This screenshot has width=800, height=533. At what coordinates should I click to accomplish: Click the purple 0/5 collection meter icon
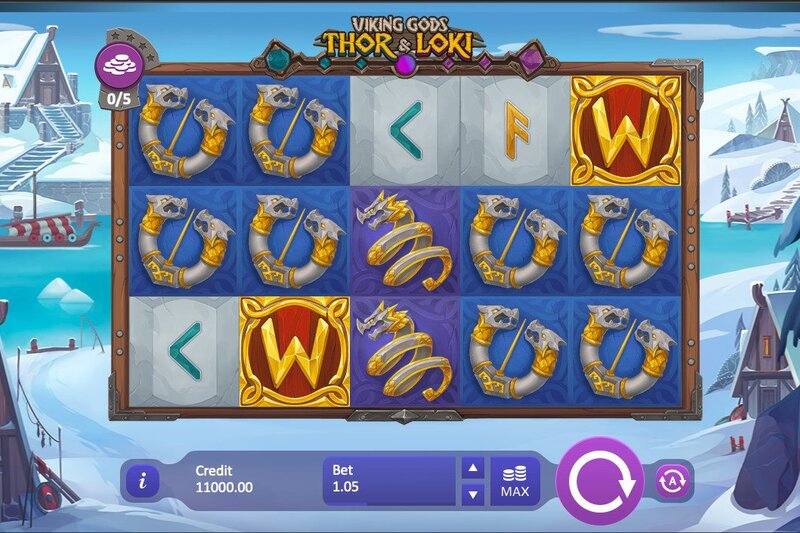point(118,68)
